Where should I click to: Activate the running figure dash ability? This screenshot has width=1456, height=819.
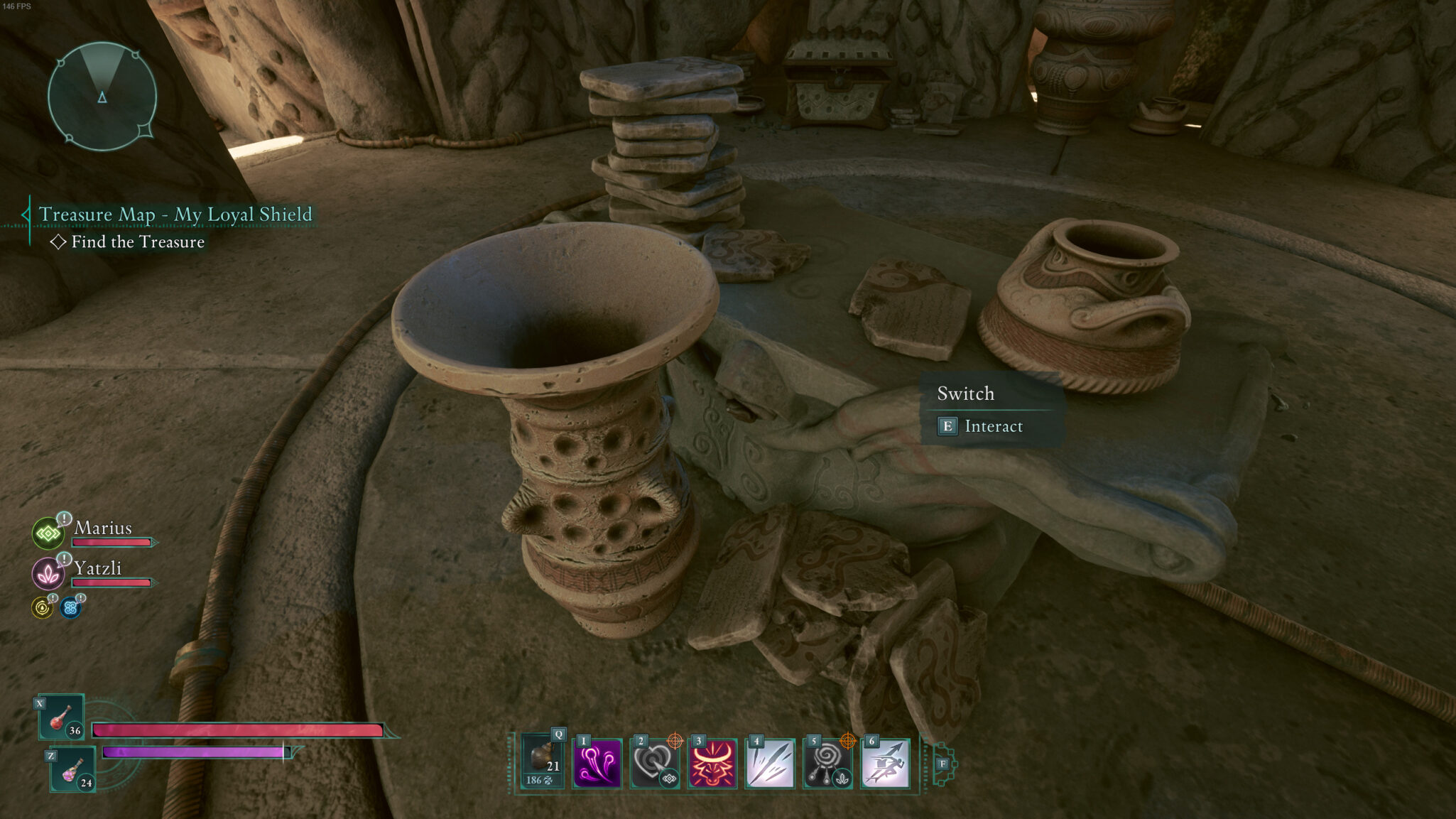pos(886,764)
